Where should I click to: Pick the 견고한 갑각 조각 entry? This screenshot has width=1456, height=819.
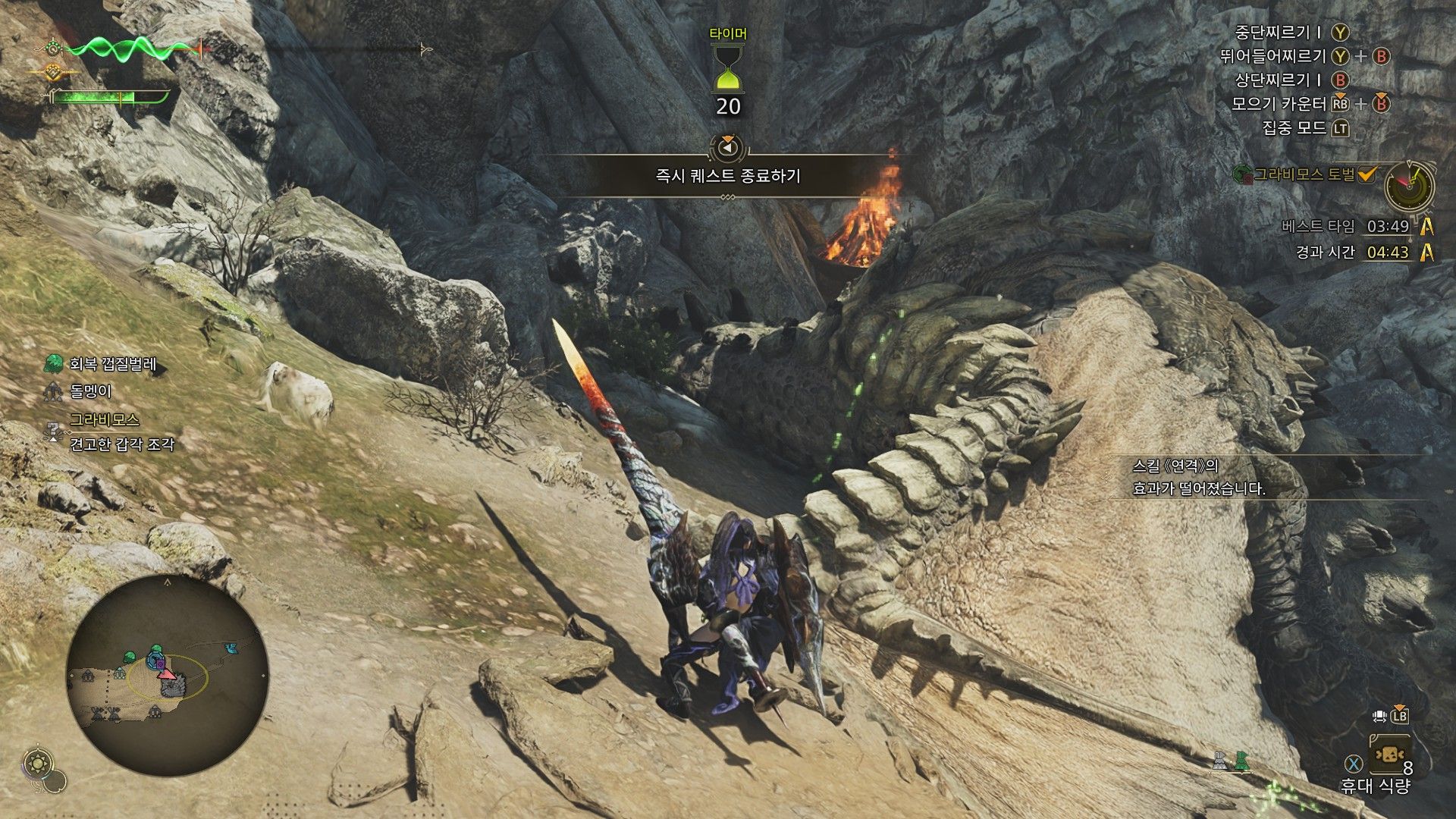coord(121,444)
